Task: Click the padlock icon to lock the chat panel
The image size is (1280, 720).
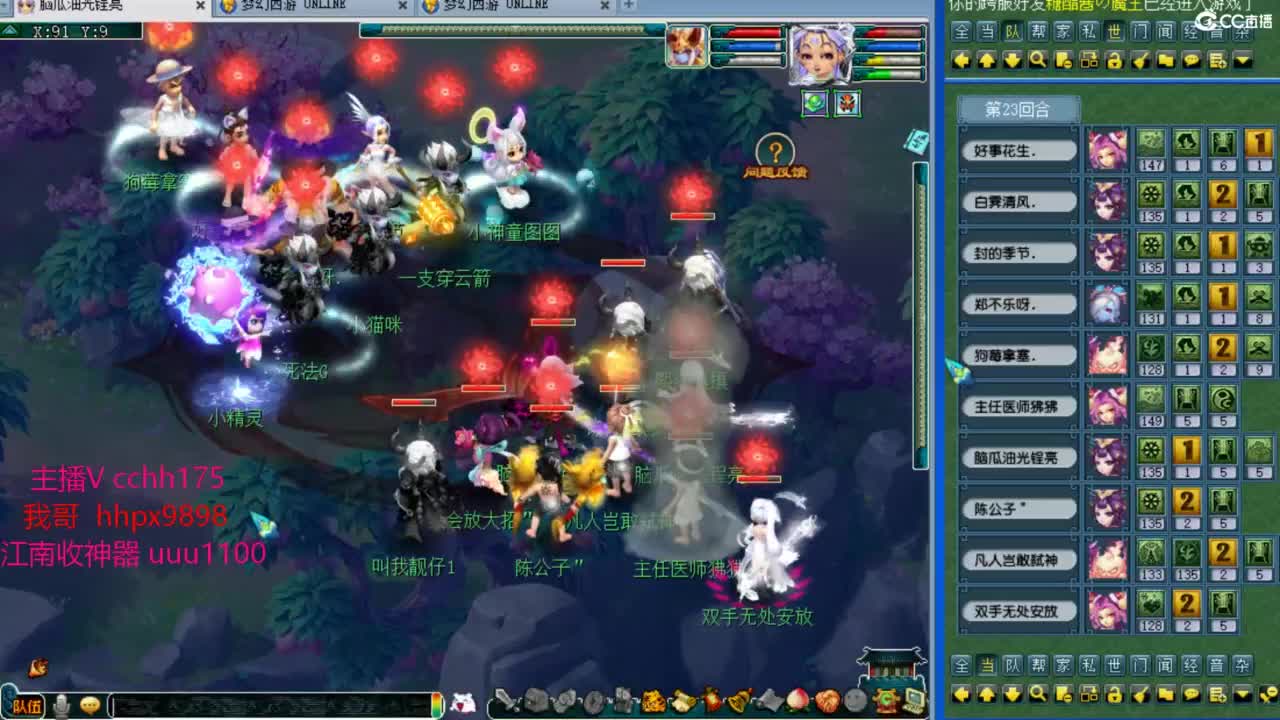Action: (1115, 59)
